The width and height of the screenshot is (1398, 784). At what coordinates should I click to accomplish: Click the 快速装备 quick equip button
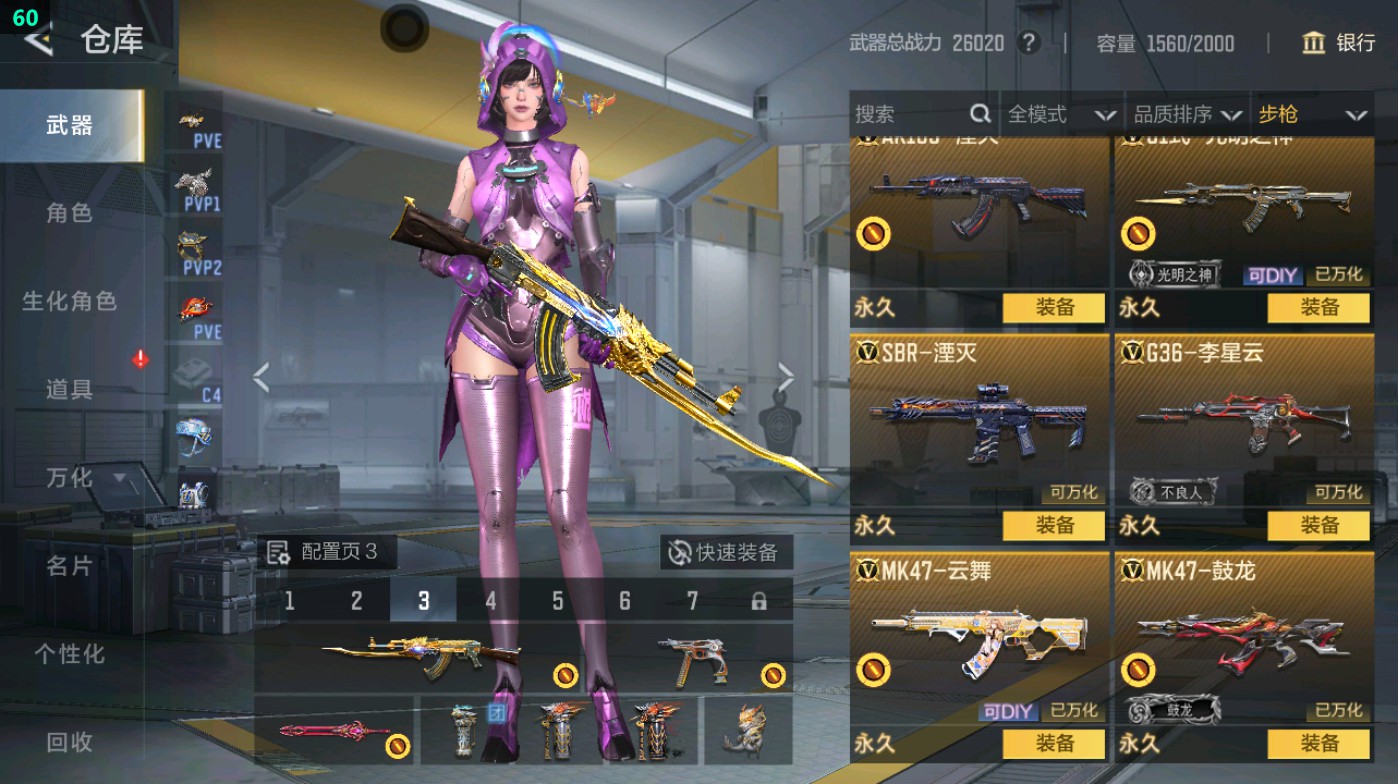point(725,552)
